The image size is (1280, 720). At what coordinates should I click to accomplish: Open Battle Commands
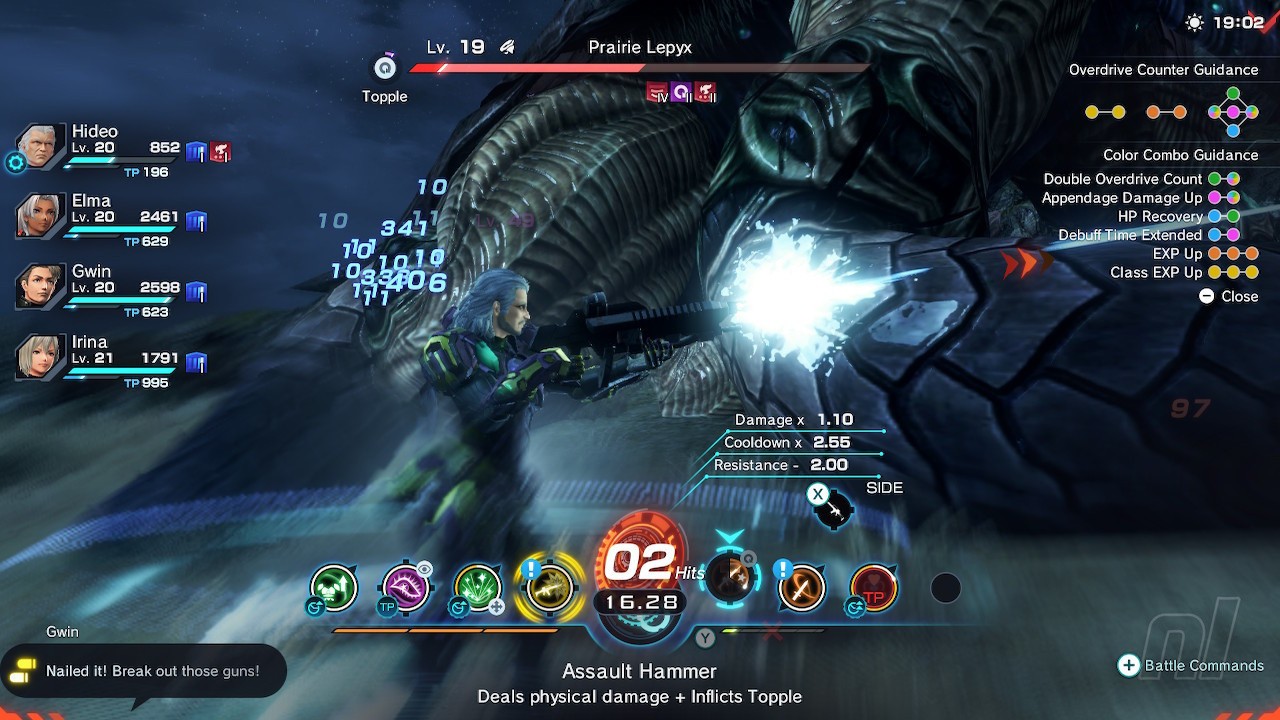[x=1190, y=666]
